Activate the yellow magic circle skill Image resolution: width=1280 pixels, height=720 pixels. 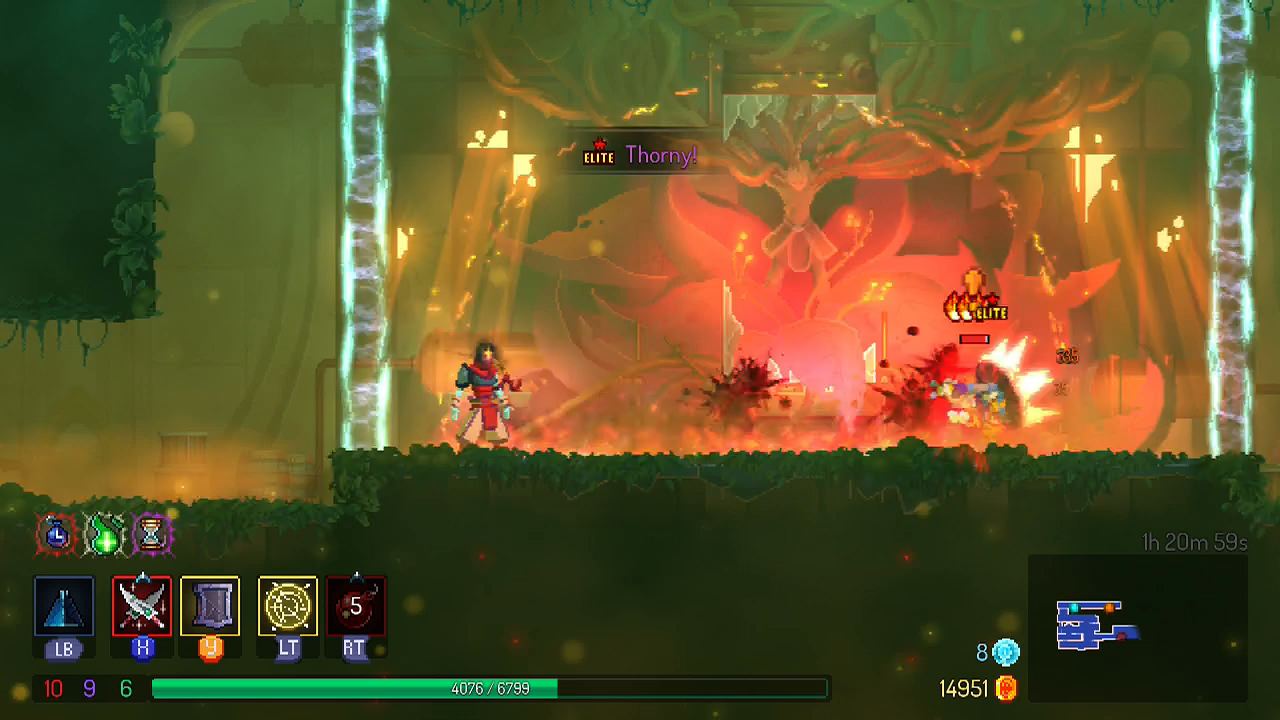[x=285, y=606]
